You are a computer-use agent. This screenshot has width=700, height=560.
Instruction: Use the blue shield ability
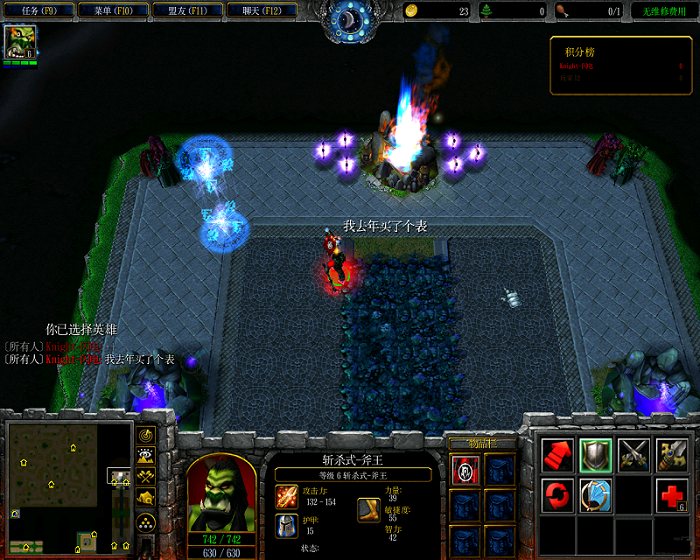click(x=596, y=494)
